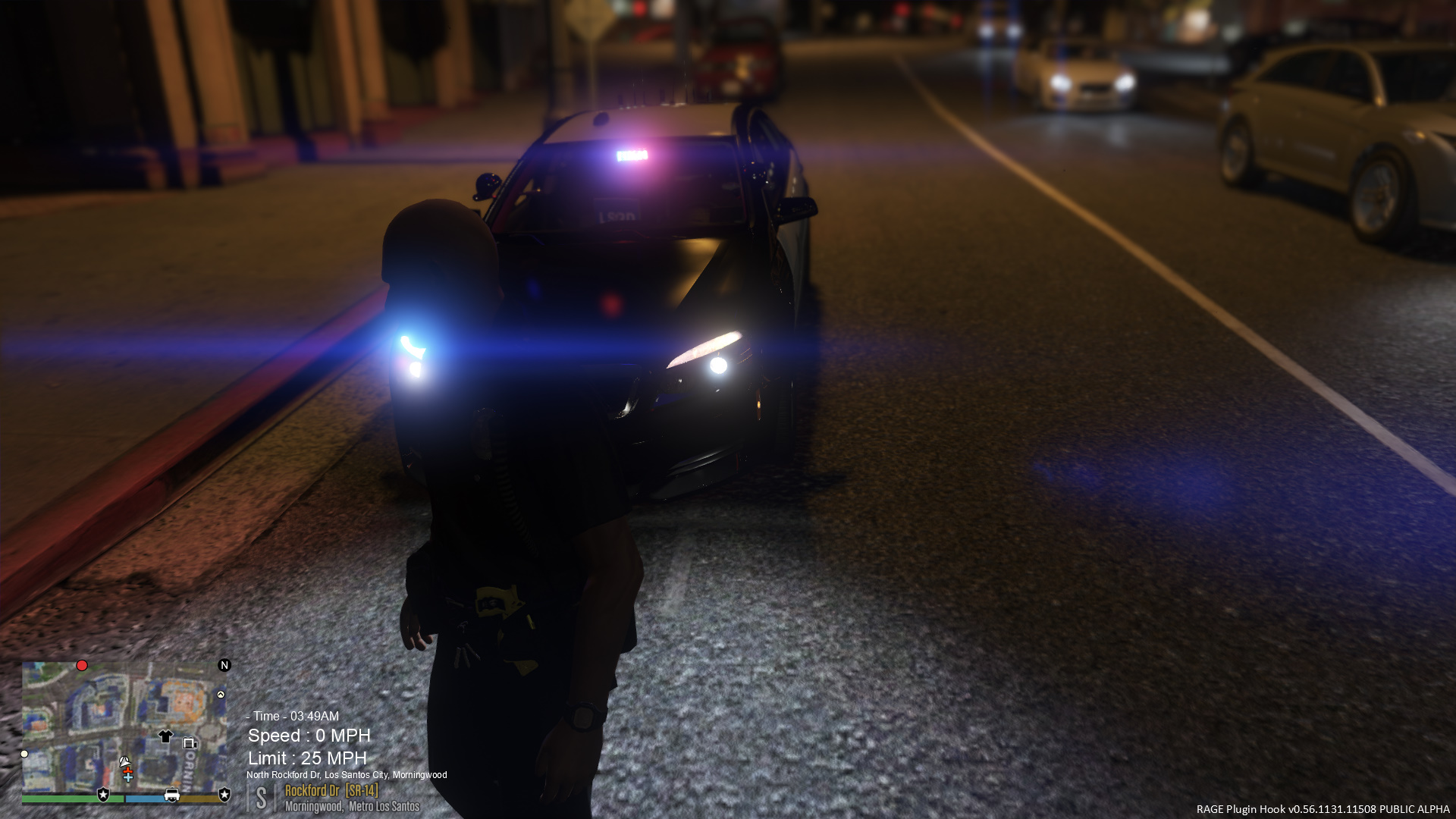Click the north compass marker
Image resolution: width=1456 pixels, height=819 pixels.
pos(224,665)
